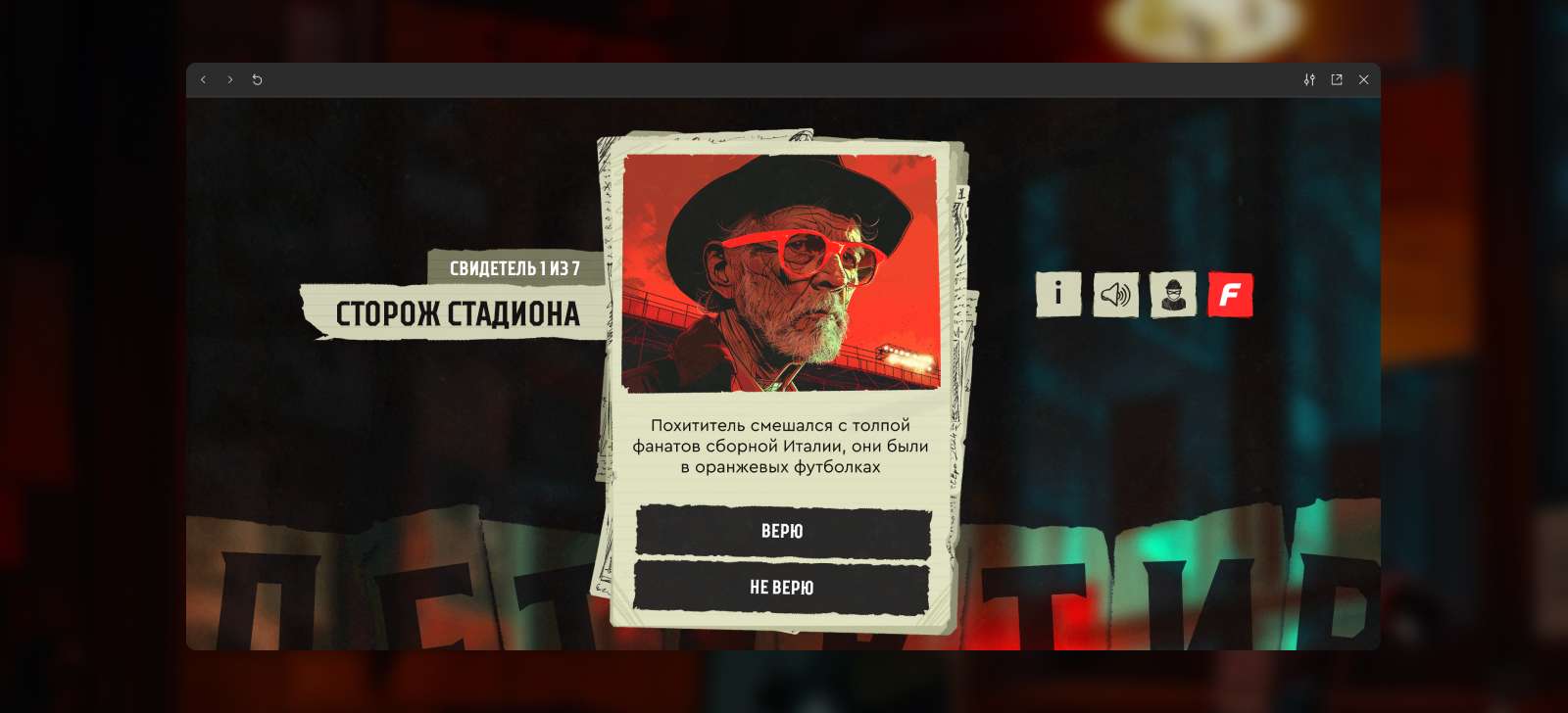Open the game in external window

click(1337, 80)
